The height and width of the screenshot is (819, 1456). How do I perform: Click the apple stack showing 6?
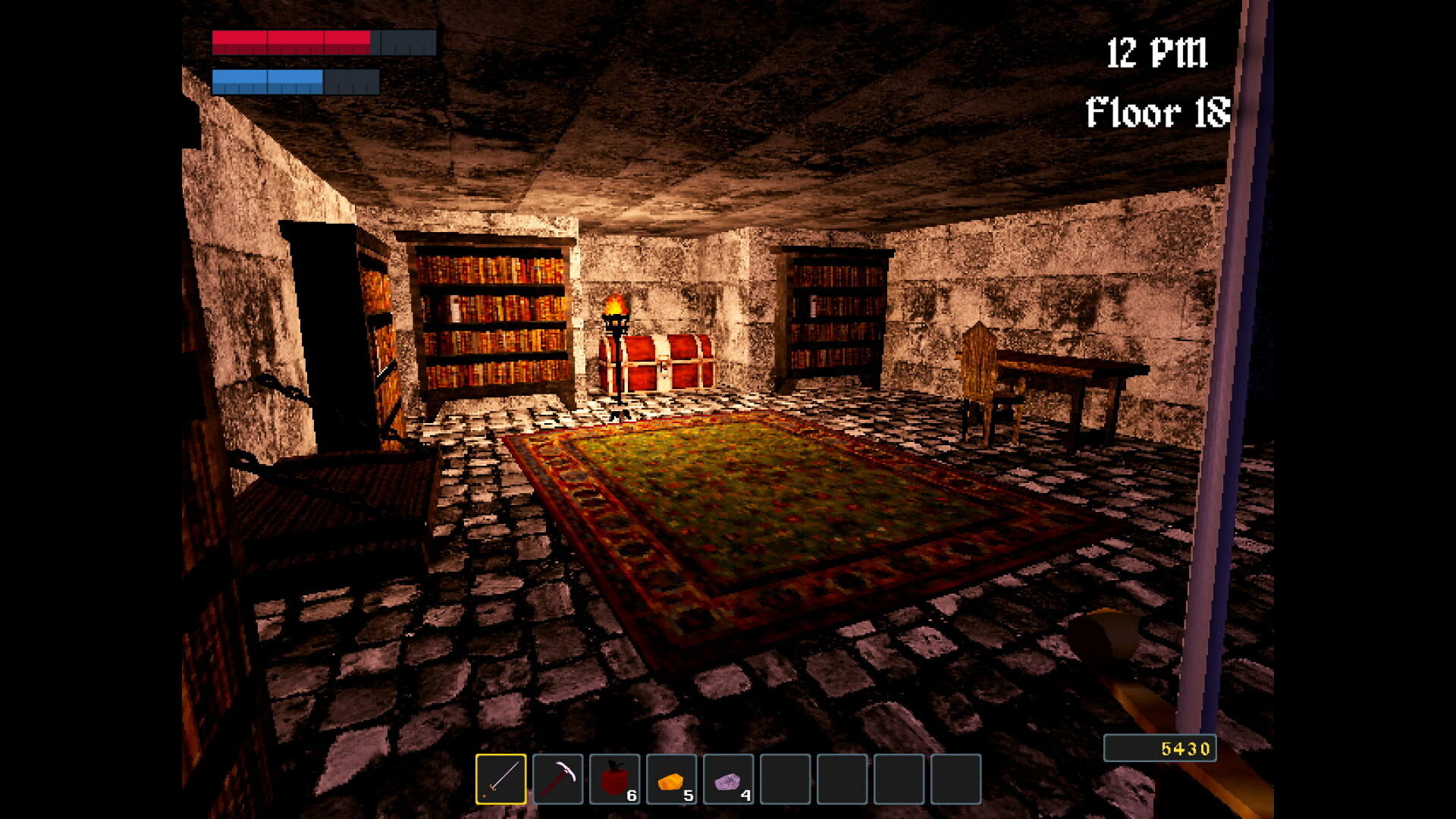coord(616,780)
